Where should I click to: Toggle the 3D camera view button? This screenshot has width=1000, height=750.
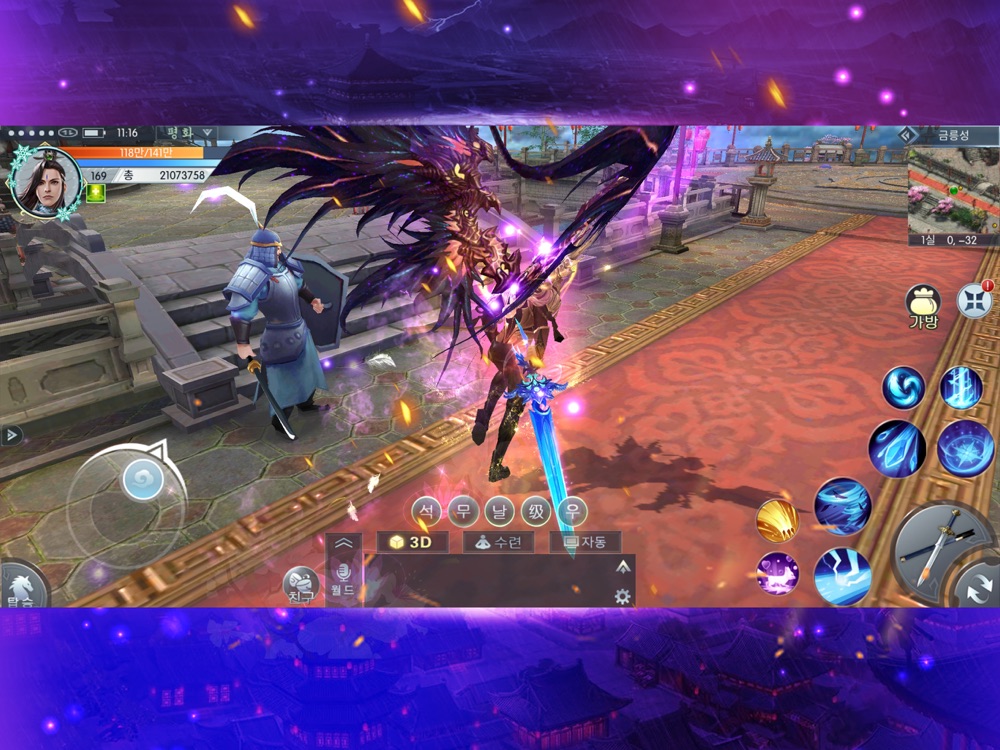[x=412, y=542]
